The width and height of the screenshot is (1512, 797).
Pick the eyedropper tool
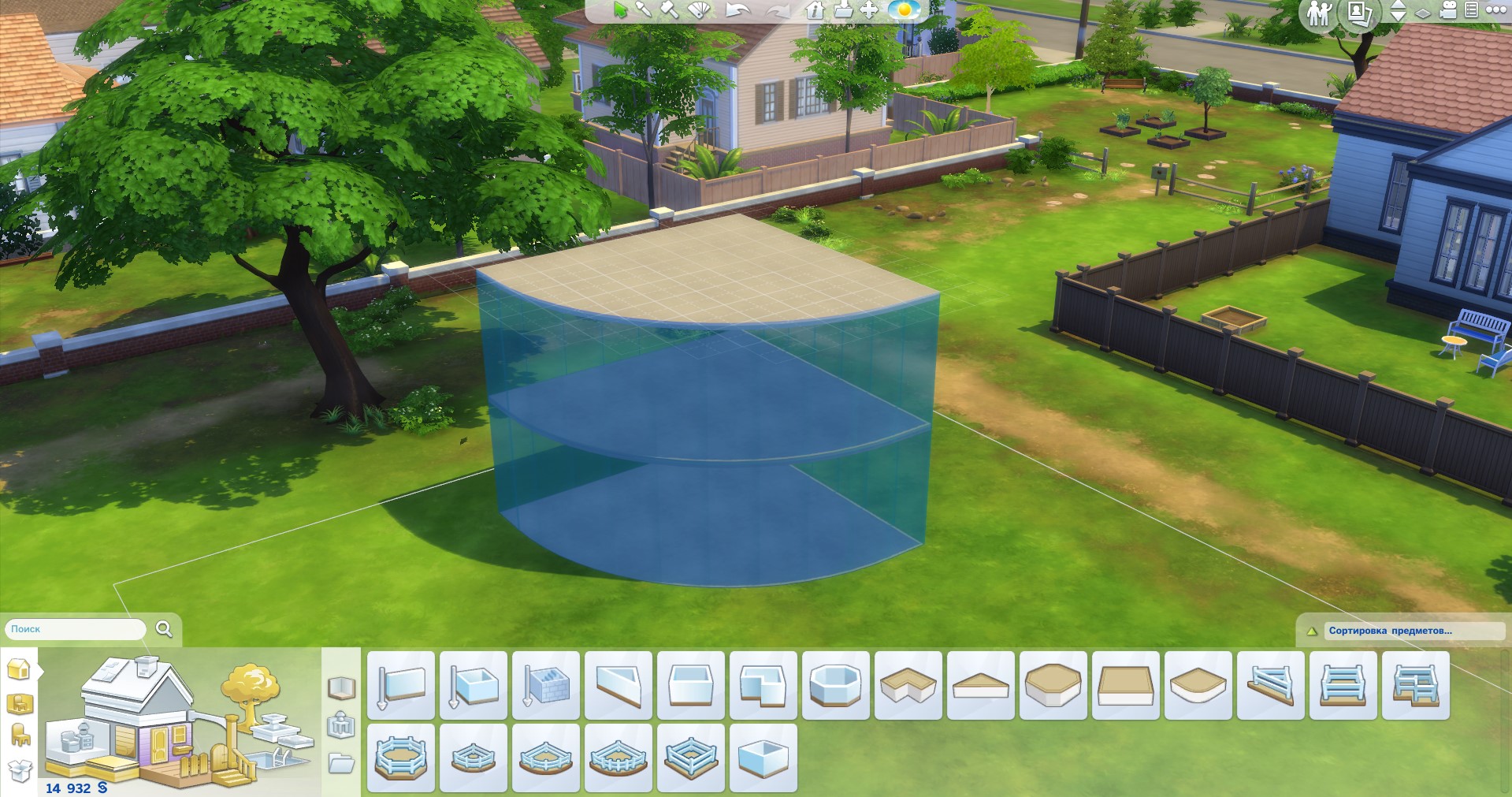coord(645,10)
